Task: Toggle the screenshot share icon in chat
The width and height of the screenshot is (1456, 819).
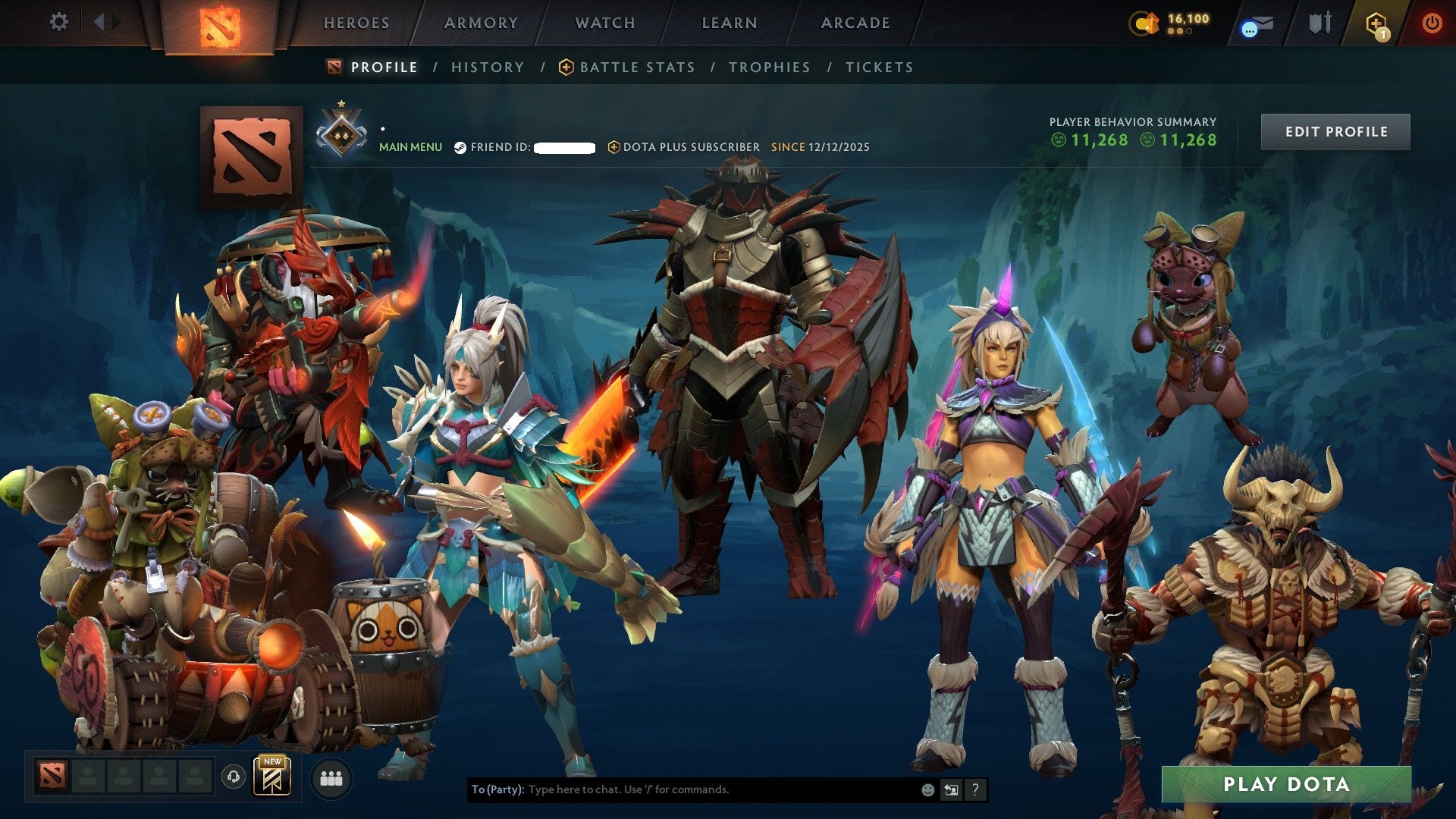Action: (951, 789)
